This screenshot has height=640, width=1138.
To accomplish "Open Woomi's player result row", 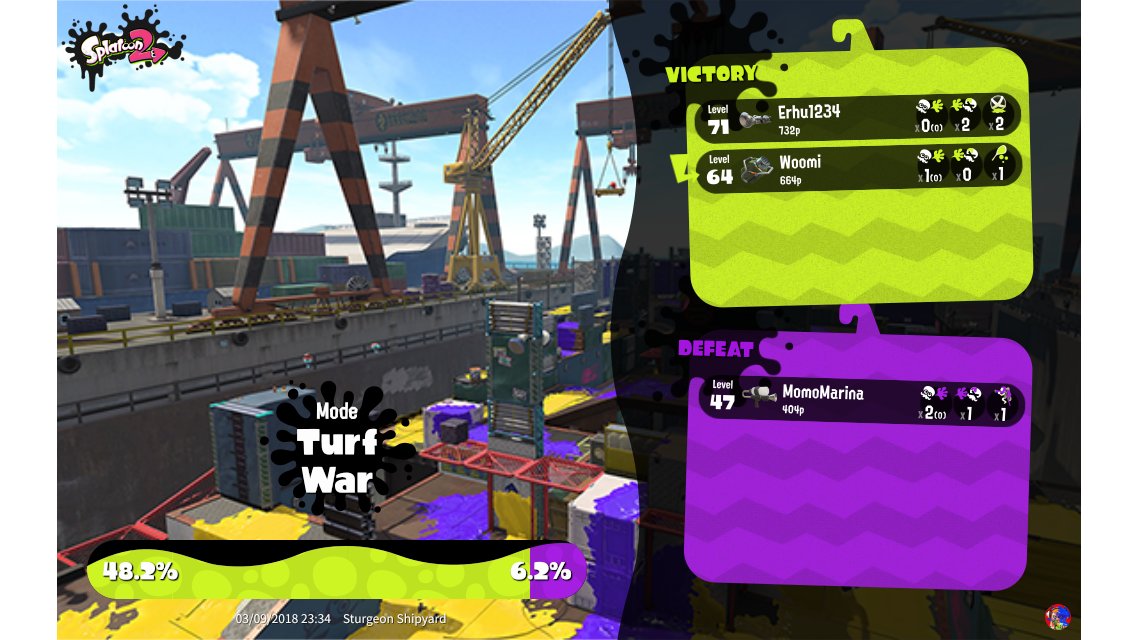I will (x=858, y=166).
